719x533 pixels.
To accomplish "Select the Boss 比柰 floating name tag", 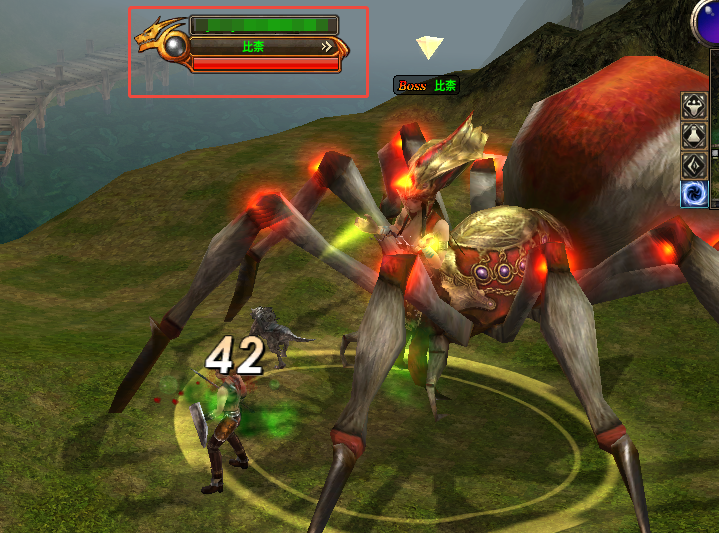I will click(x=427, y=86).
